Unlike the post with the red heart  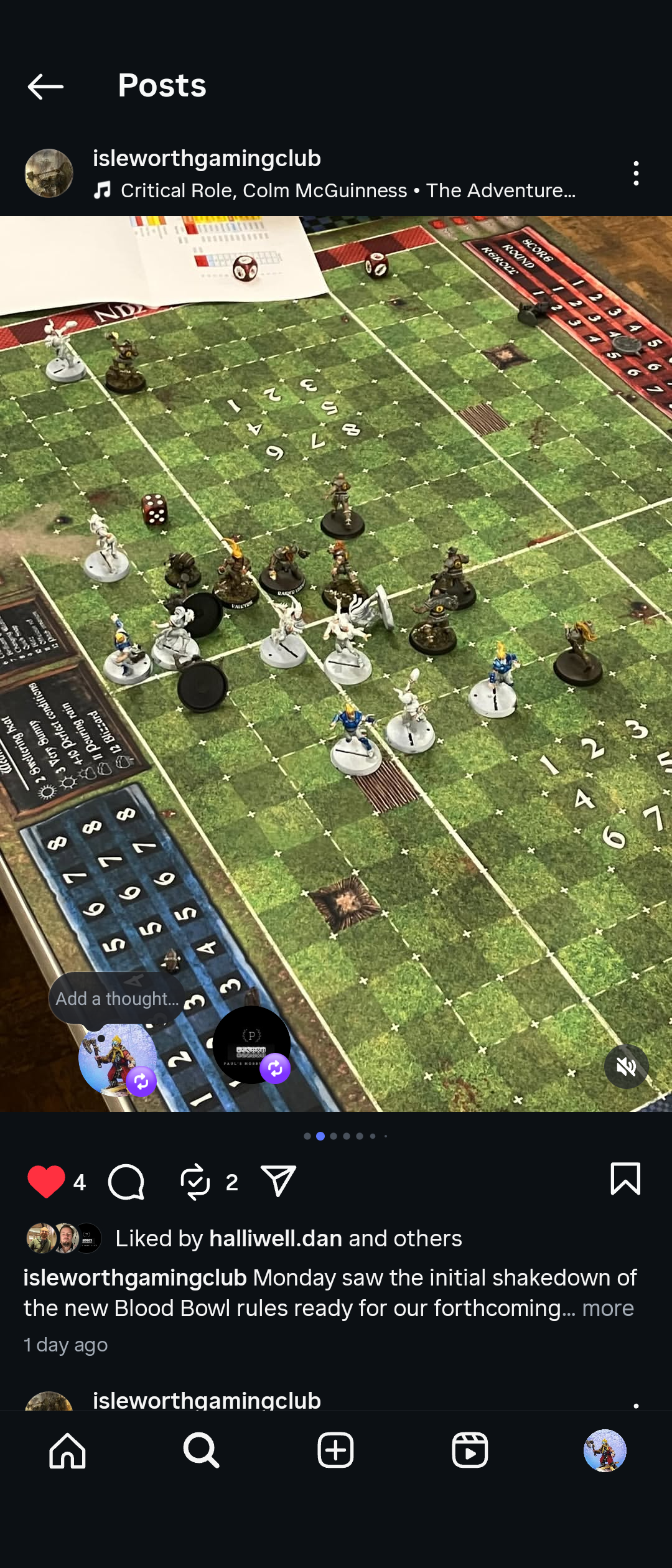click(x=46, y=1181)
